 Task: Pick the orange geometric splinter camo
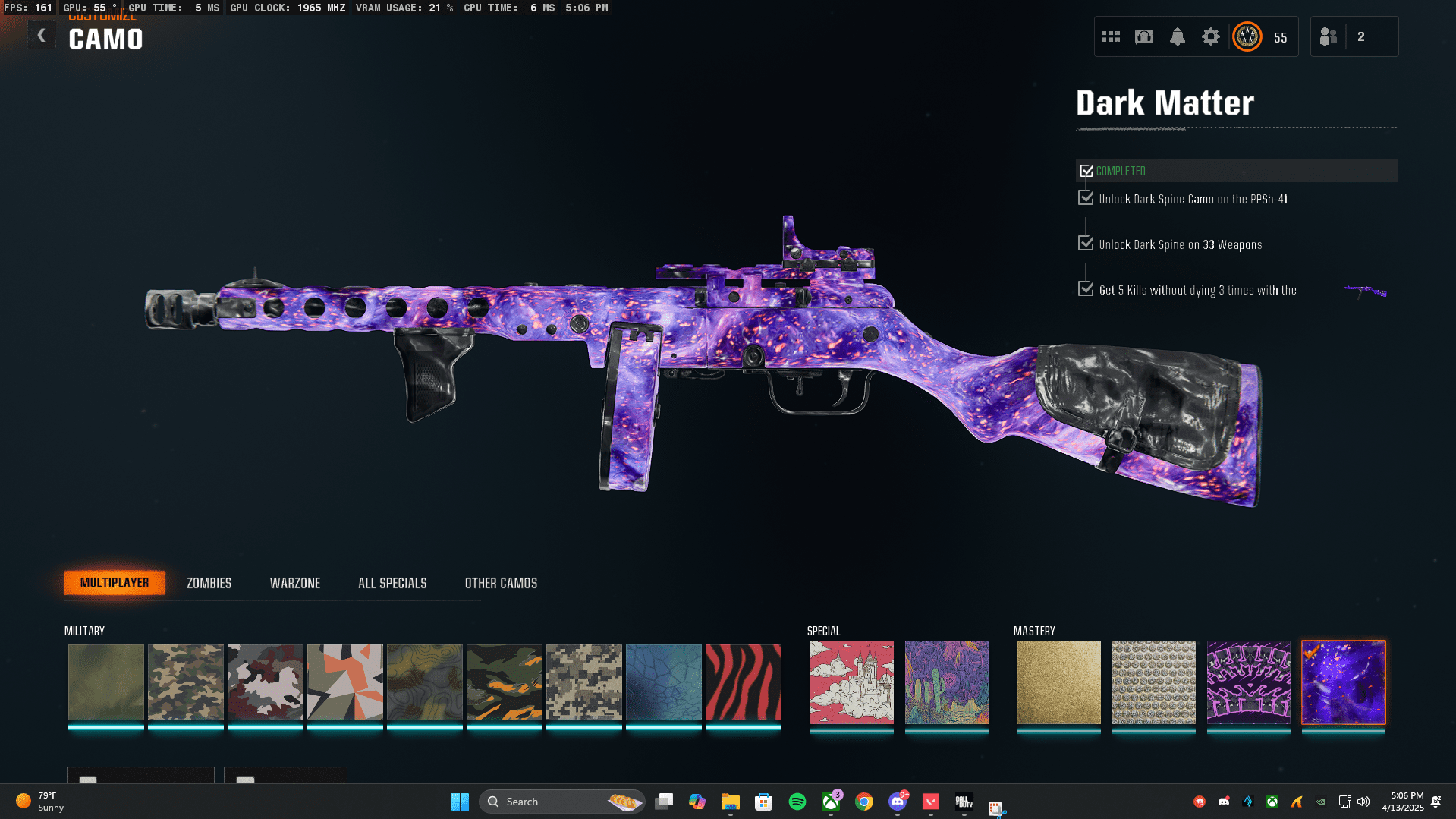tap(344, 682)
